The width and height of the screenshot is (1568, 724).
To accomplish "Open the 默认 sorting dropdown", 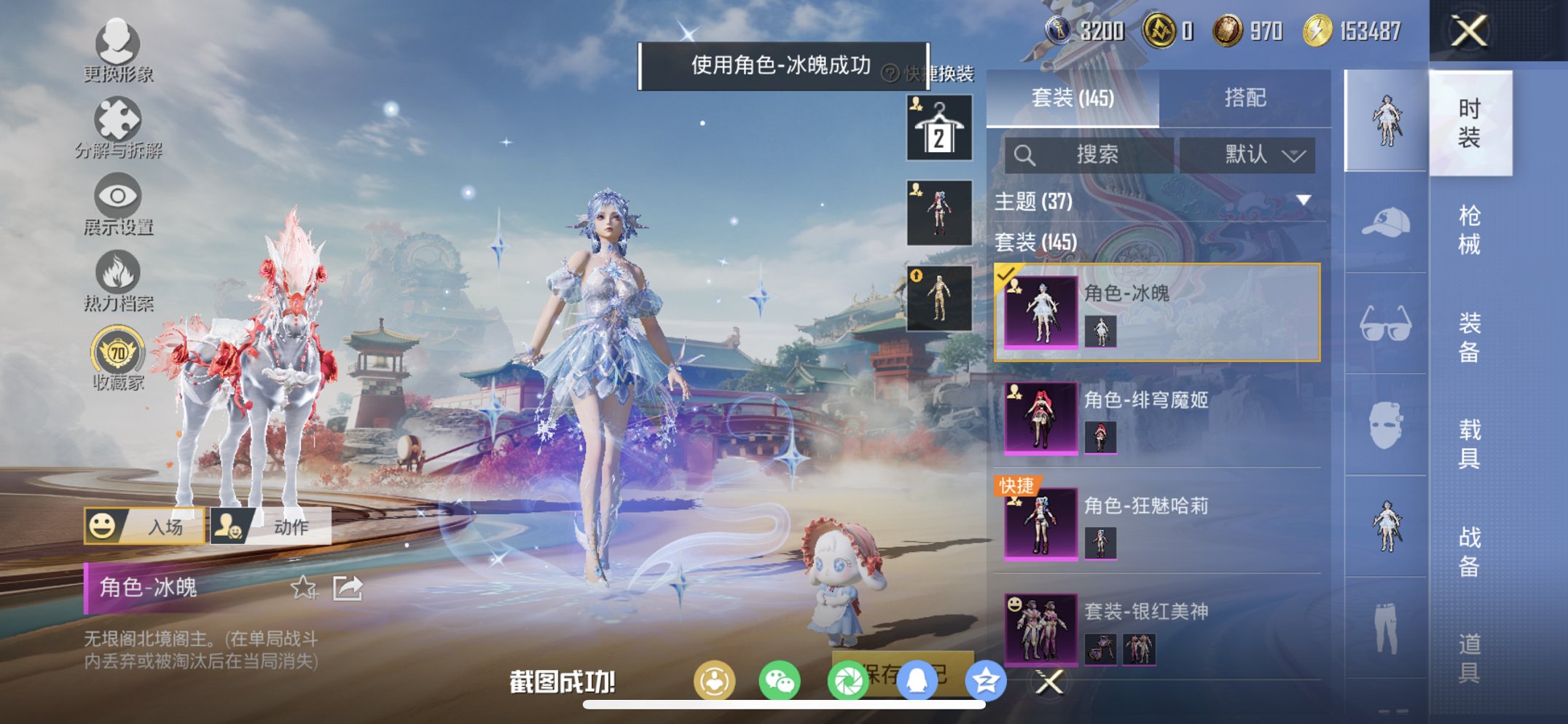I will coord(1247,155).
